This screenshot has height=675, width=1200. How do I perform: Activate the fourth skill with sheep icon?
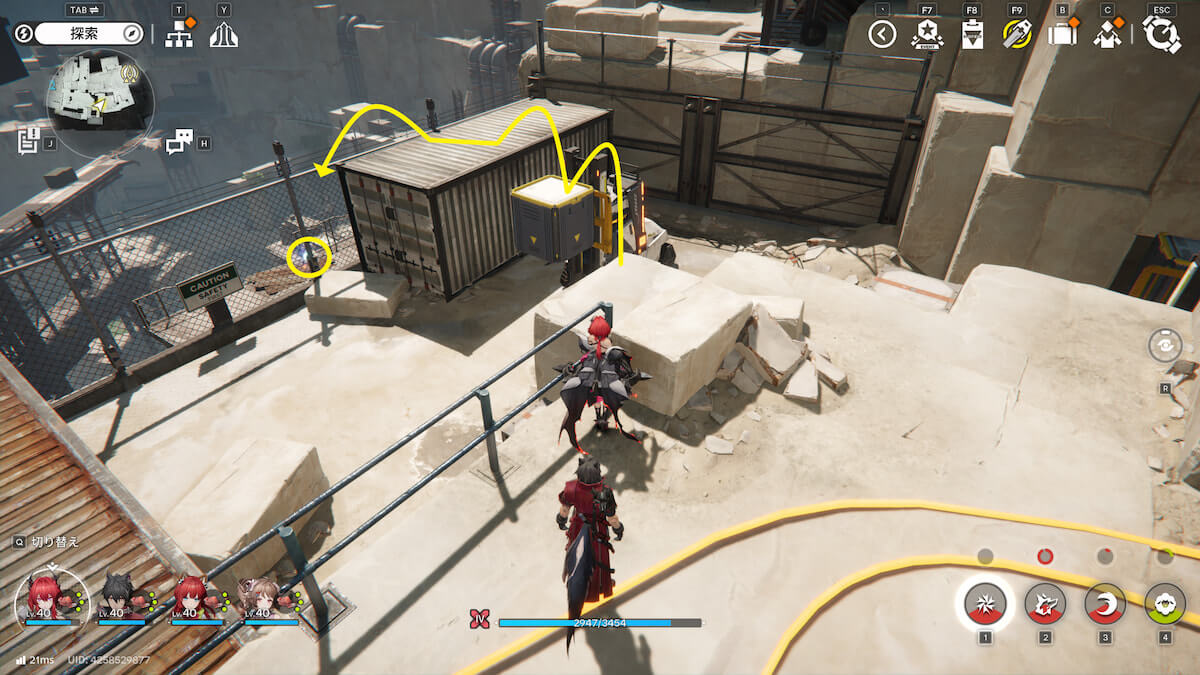pos(1165,603)
